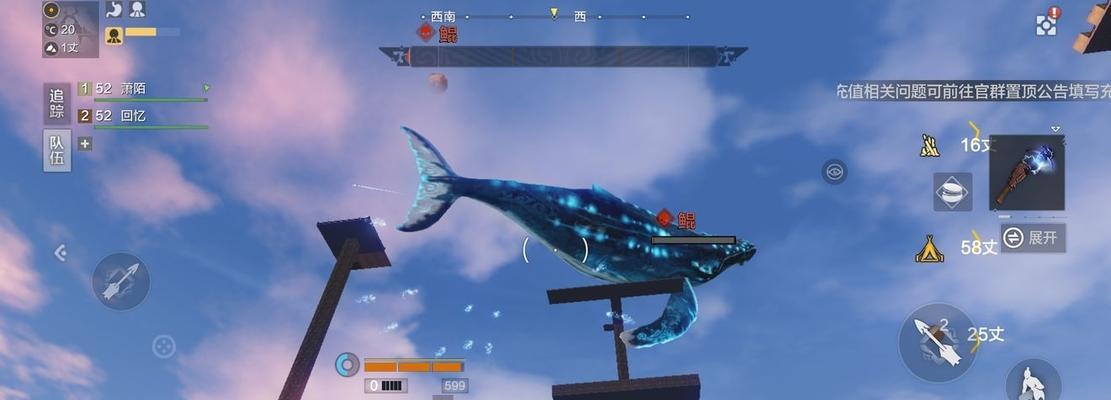Toggle the eye visibility icon
1111x400 pixels.
(x=834, y=172)
